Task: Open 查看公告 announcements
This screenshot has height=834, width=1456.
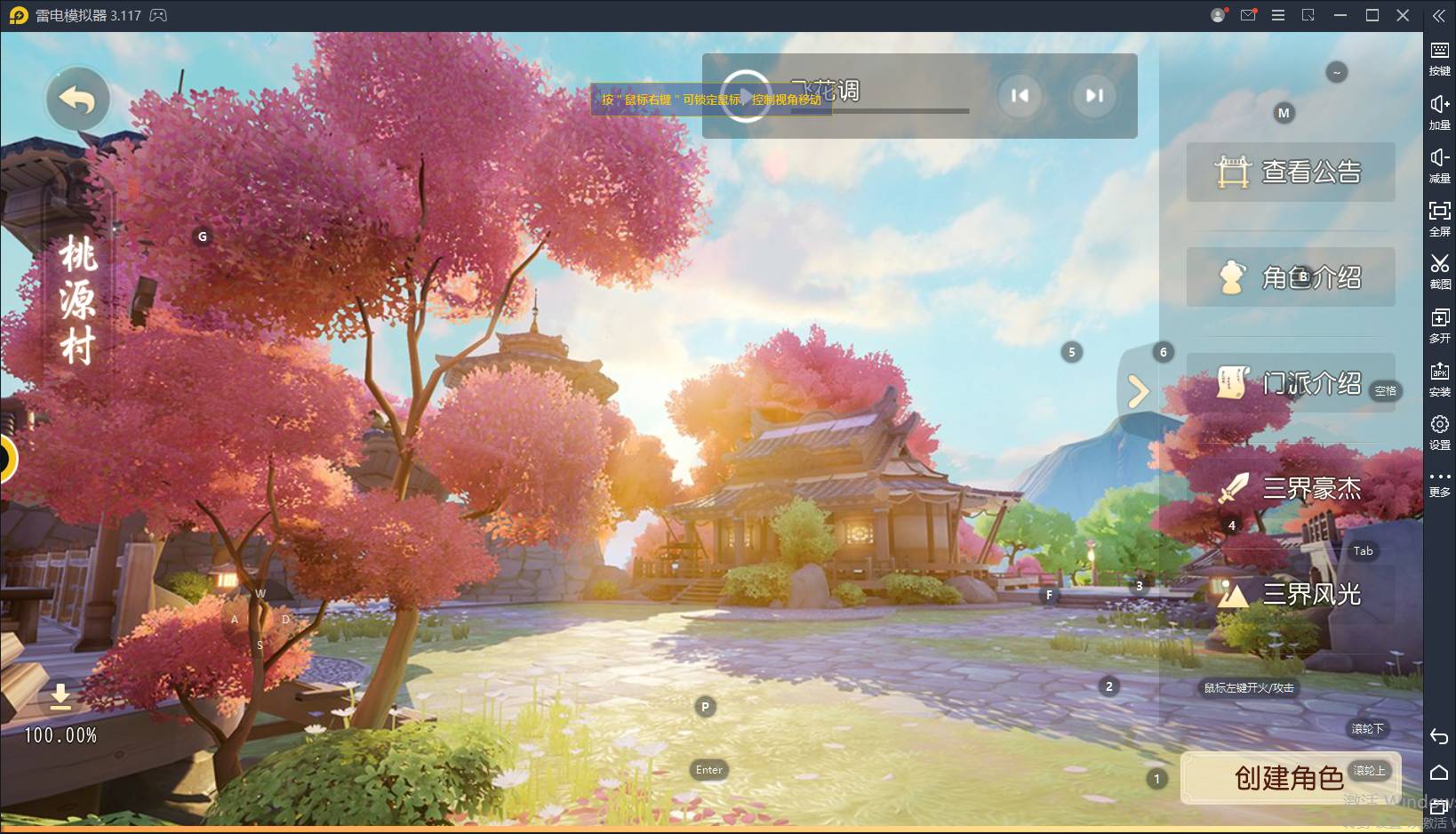Action: click(x=1290, y=172)
